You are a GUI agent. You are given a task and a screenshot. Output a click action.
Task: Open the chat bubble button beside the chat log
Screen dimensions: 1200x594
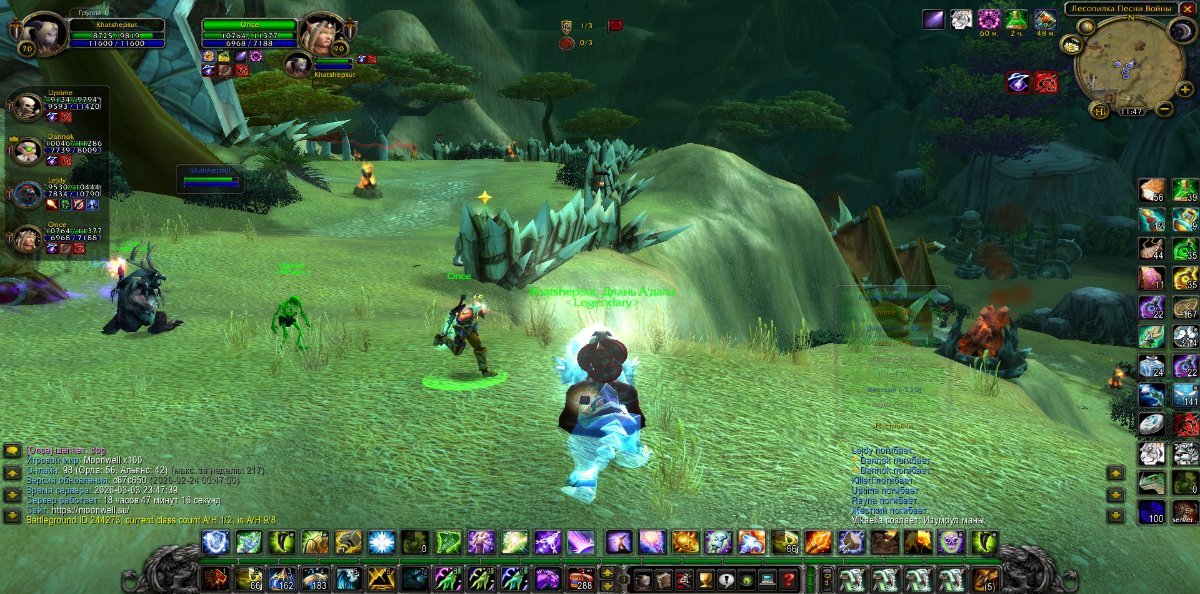pyautogui.click(x=12, y=451)
